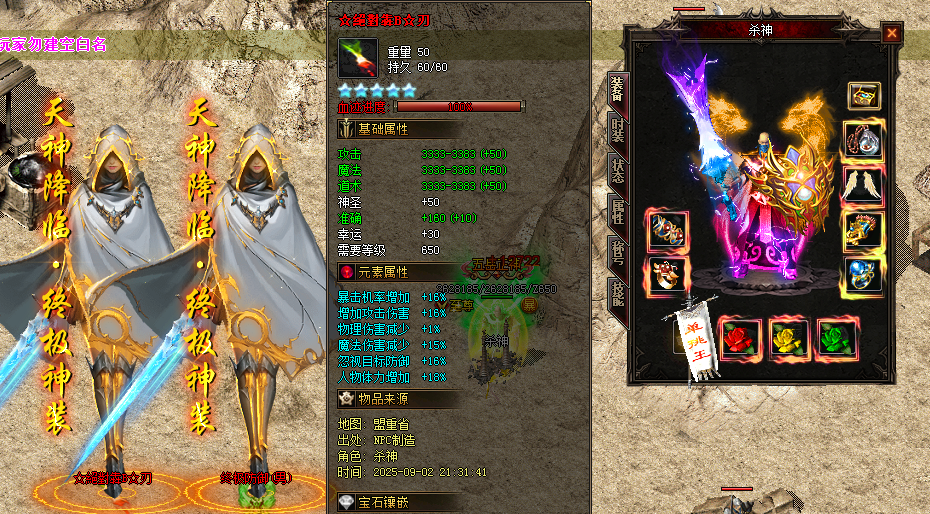Switch to the 状态 status tab
Image resolution: width=930 pixels, height=514 pixels.
[617, 174]
